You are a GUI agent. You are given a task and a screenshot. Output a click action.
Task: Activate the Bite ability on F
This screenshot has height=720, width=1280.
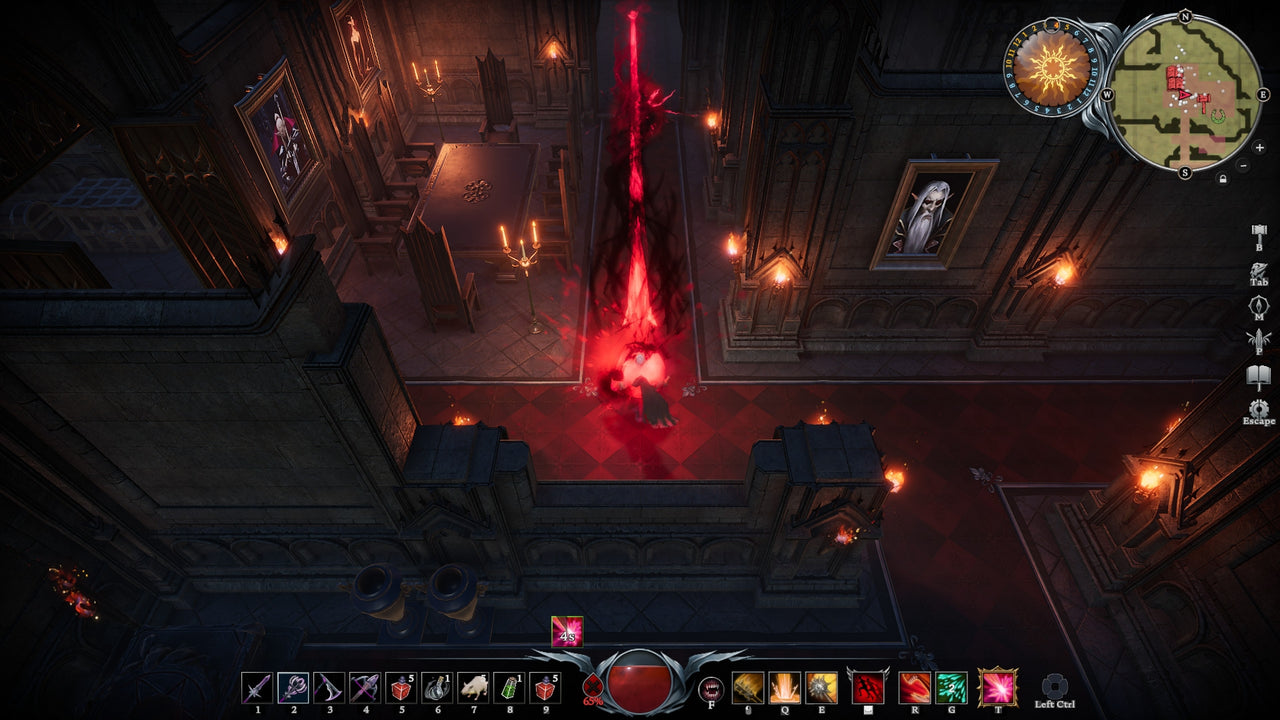(712, 690)
